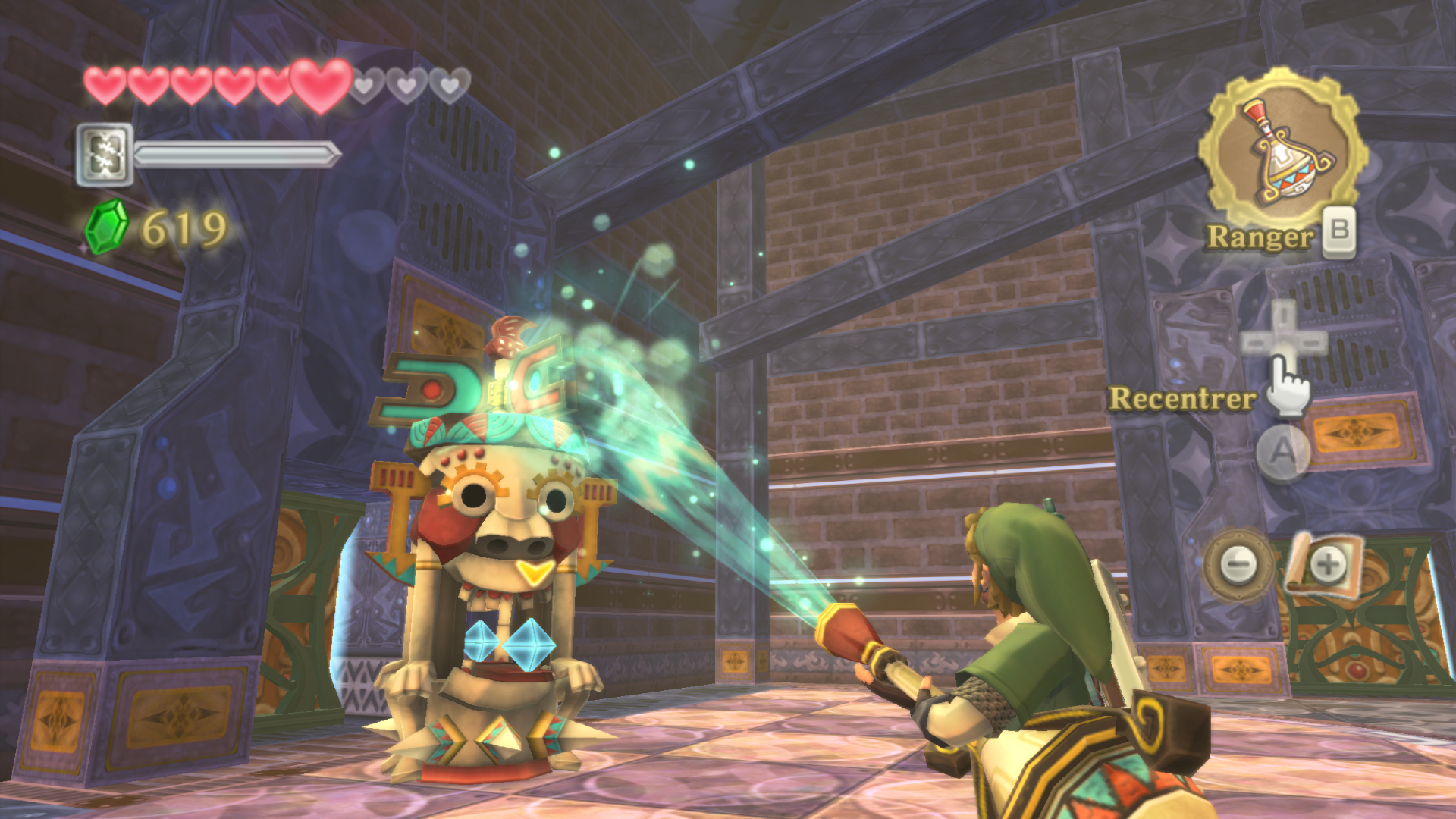The image size is (1456, 819).
Task: Open the map scroll icon
Action: click(1326, 564)
